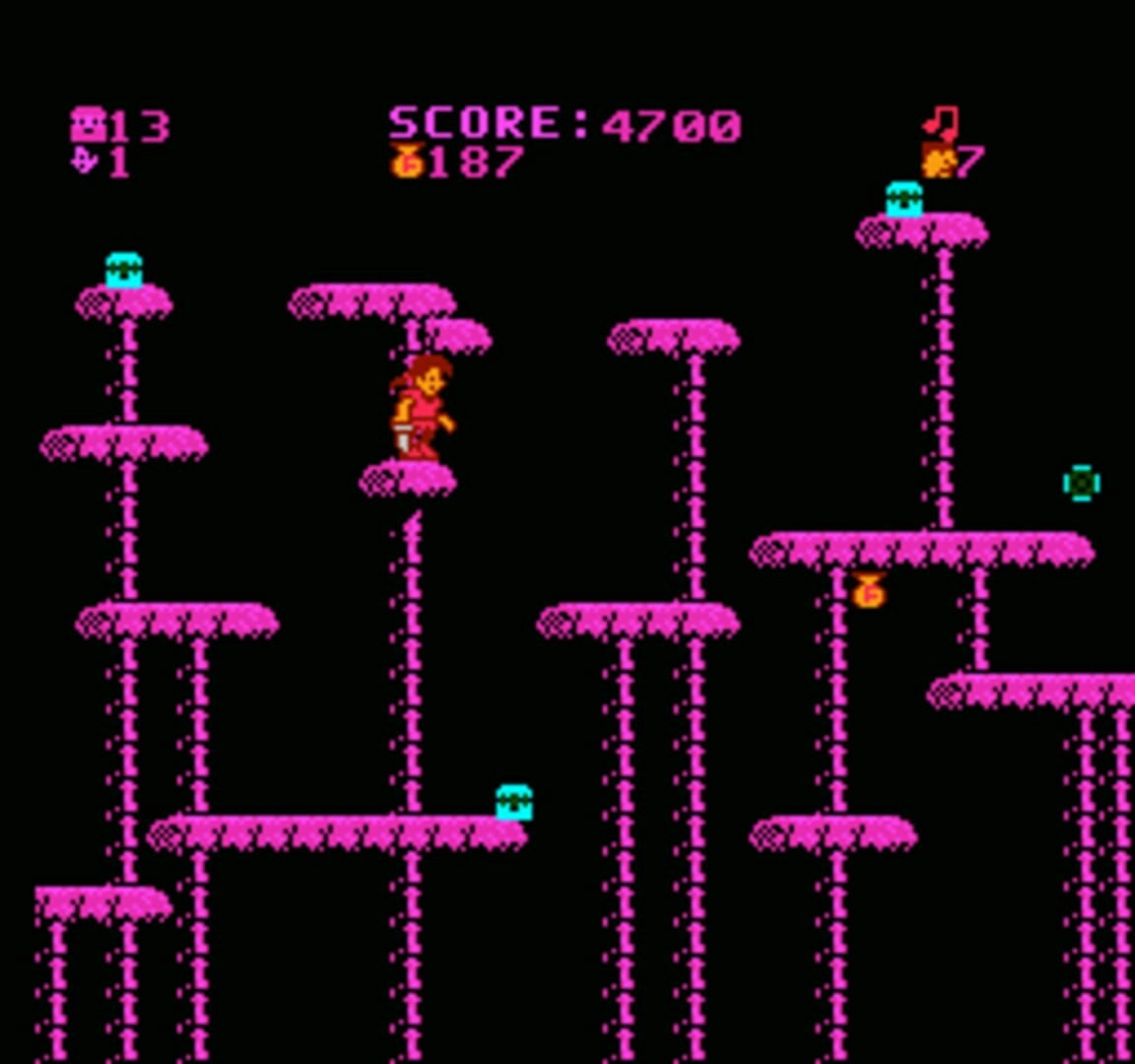Click the money bag icon next to 187
Image resolution: width=1135 pixels, height=1064 pixels.
point(407,161)
